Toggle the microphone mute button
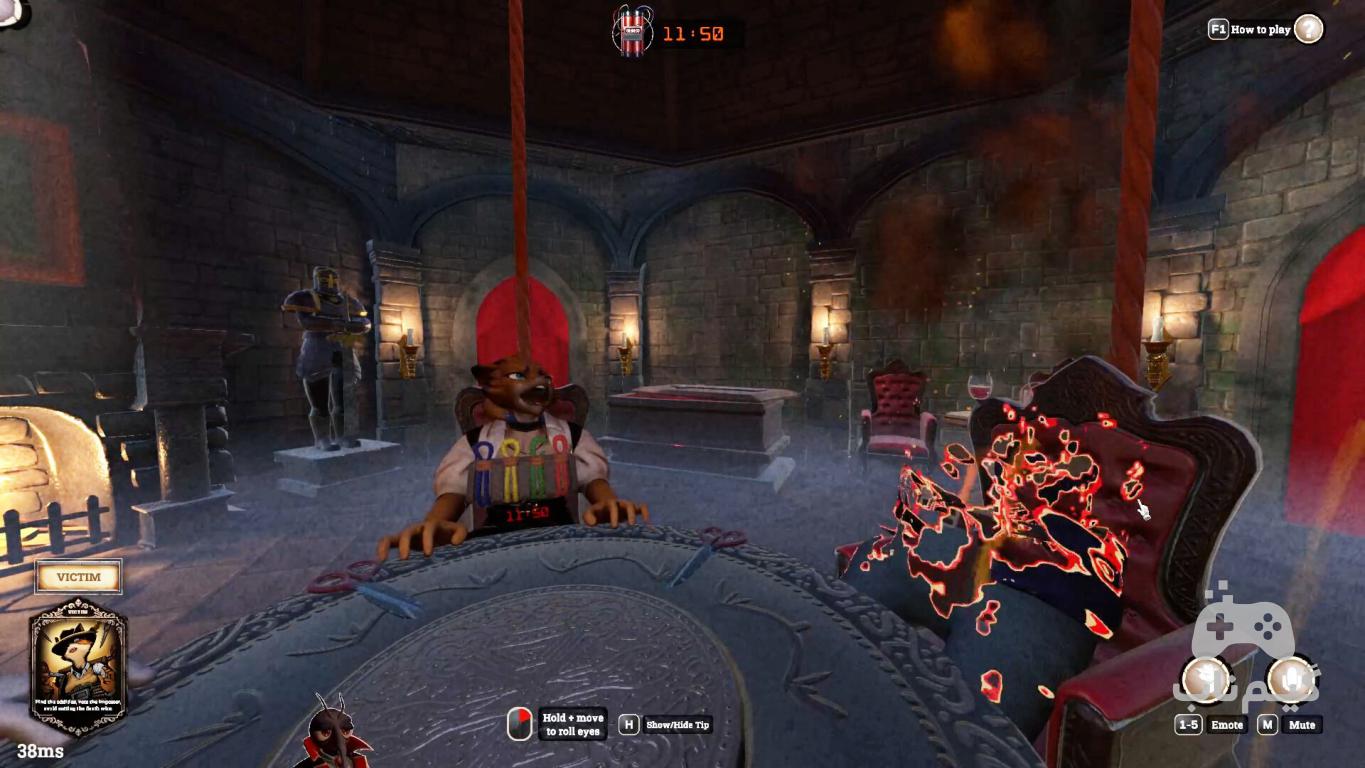The height and width of the screenshot is (768, 1365). tap(1291, 680)
